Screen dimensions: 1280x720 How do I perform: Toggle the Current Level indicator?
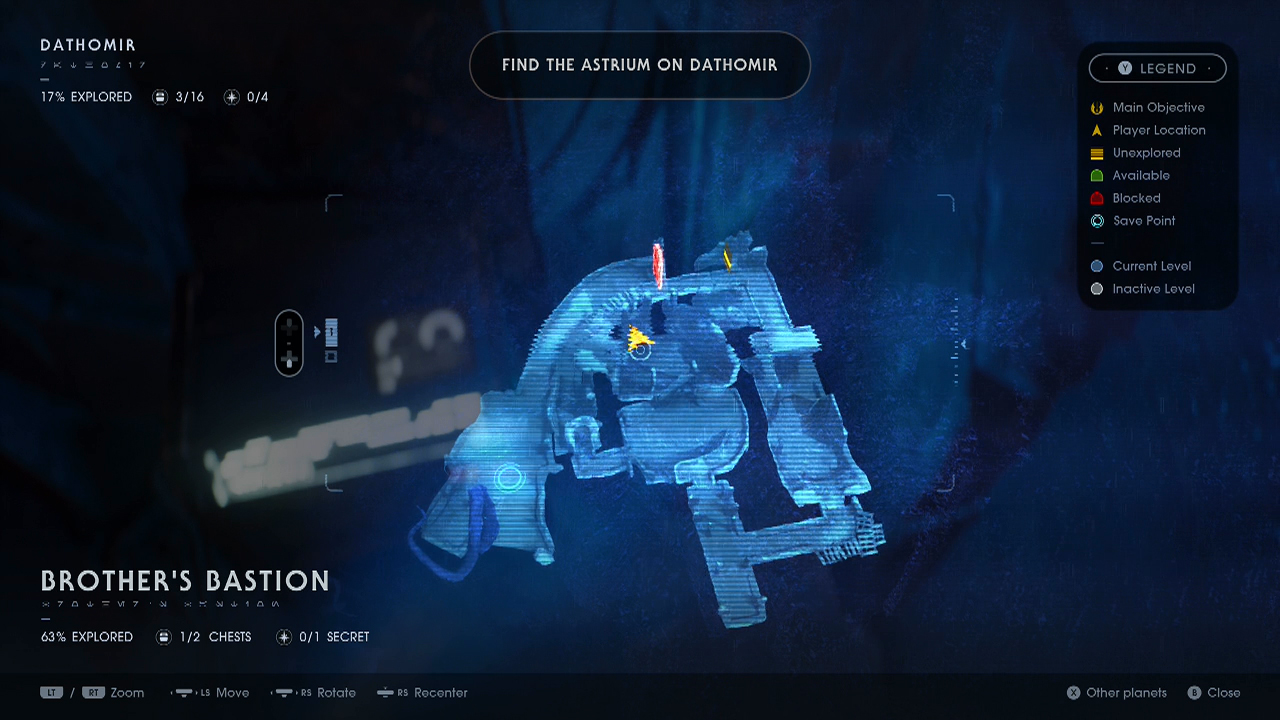tap(1096, 265)
